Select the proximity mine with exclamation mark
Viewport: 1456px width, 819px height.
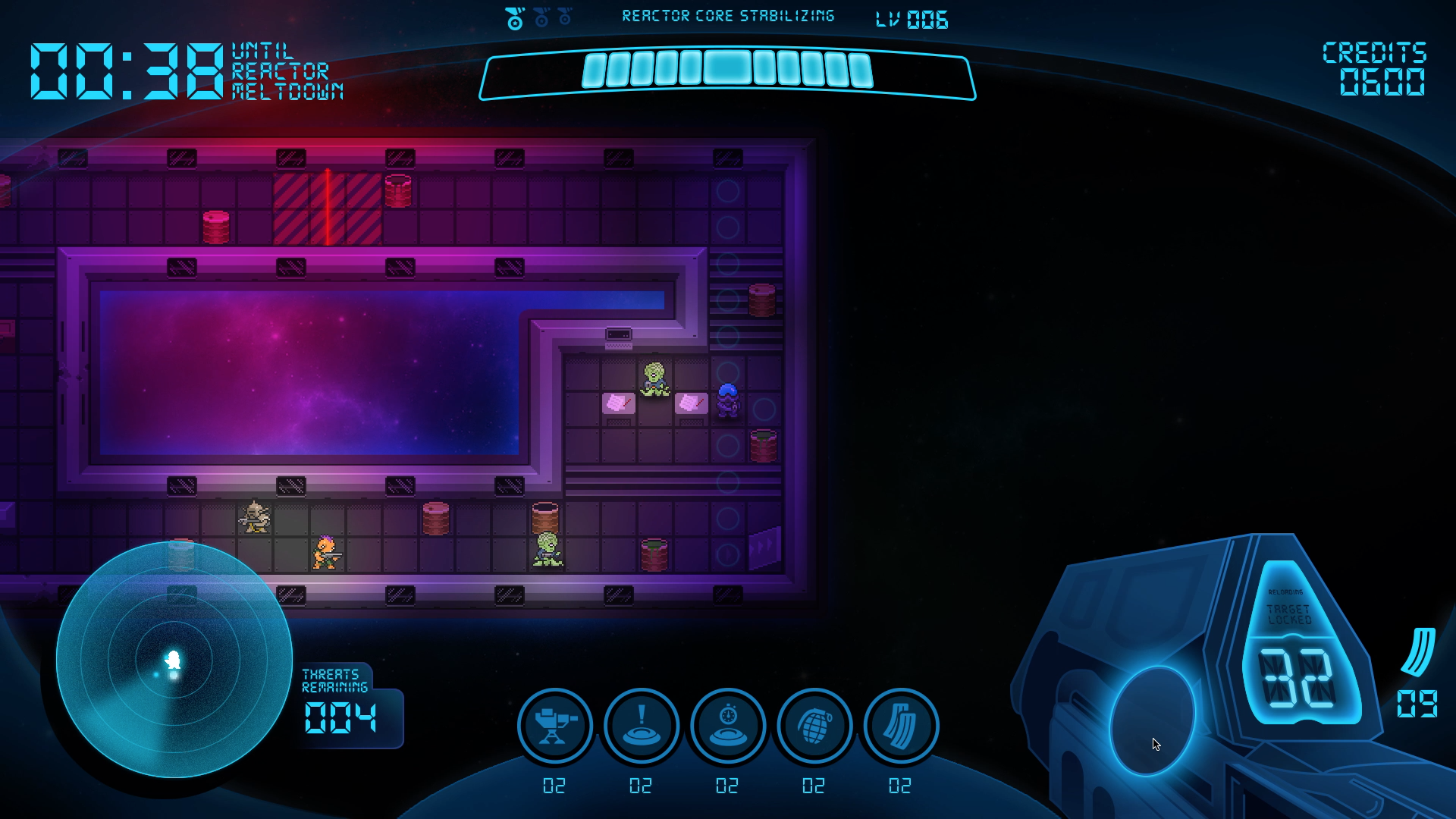(x=642, y=726)
